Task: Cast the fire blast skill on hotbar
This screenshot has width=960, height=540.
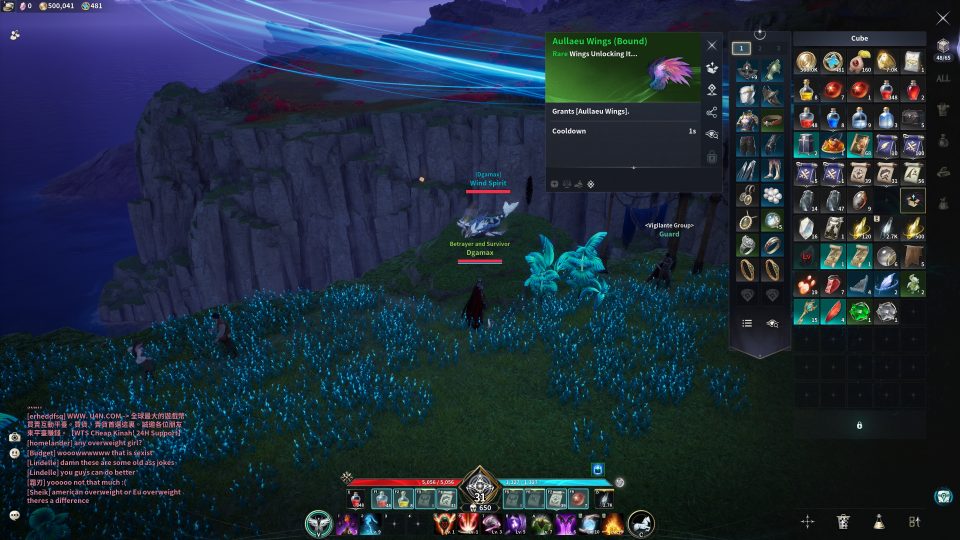Action: 612,523
